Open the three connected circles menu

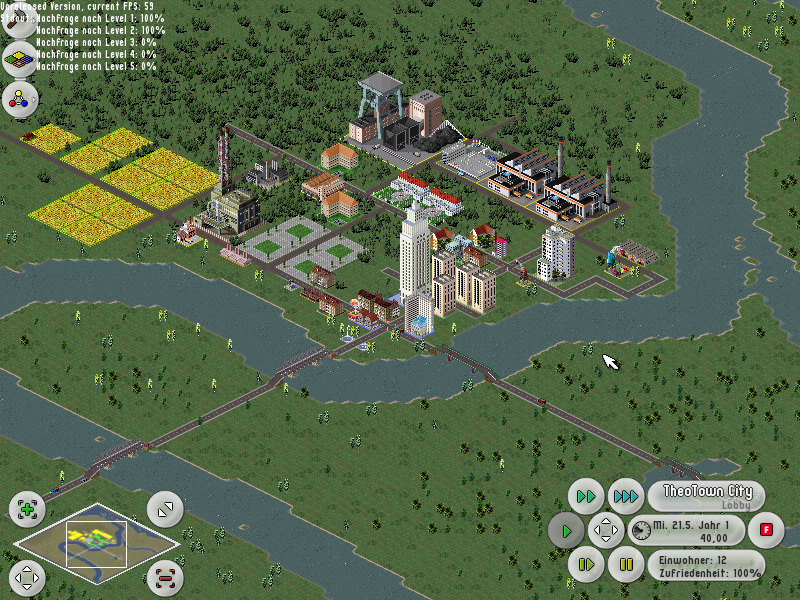tap(19, 98)
